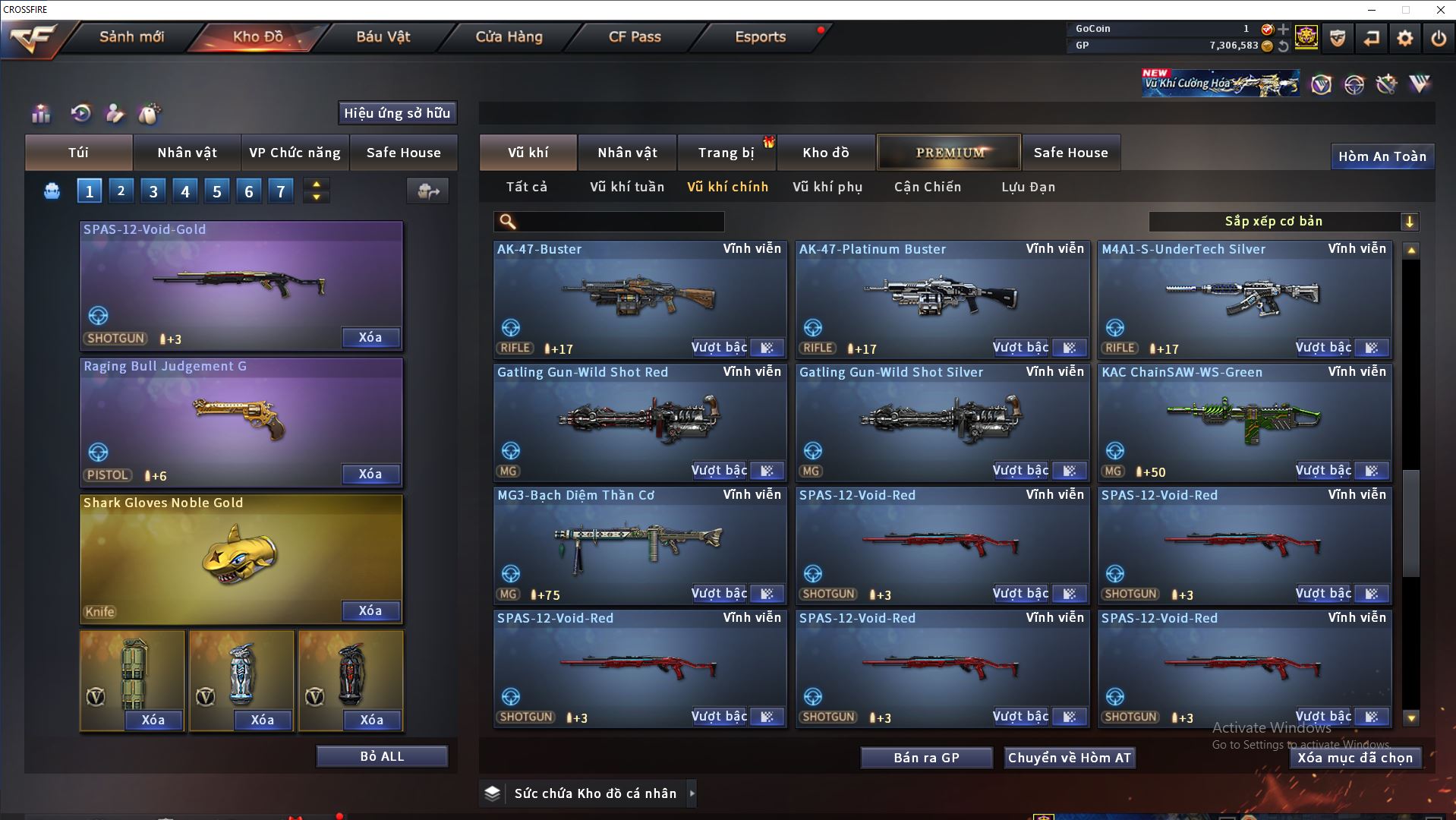The height and width of the screenshot is (820, 1456).
Task: Open the Esports menu
Action: click(760, 36)
